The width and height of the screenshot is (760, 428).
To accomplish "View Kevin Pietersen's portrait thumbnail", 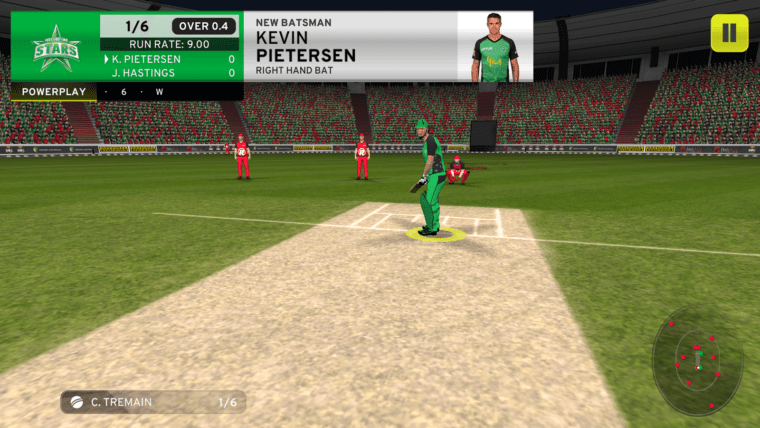I will (494, 47).
